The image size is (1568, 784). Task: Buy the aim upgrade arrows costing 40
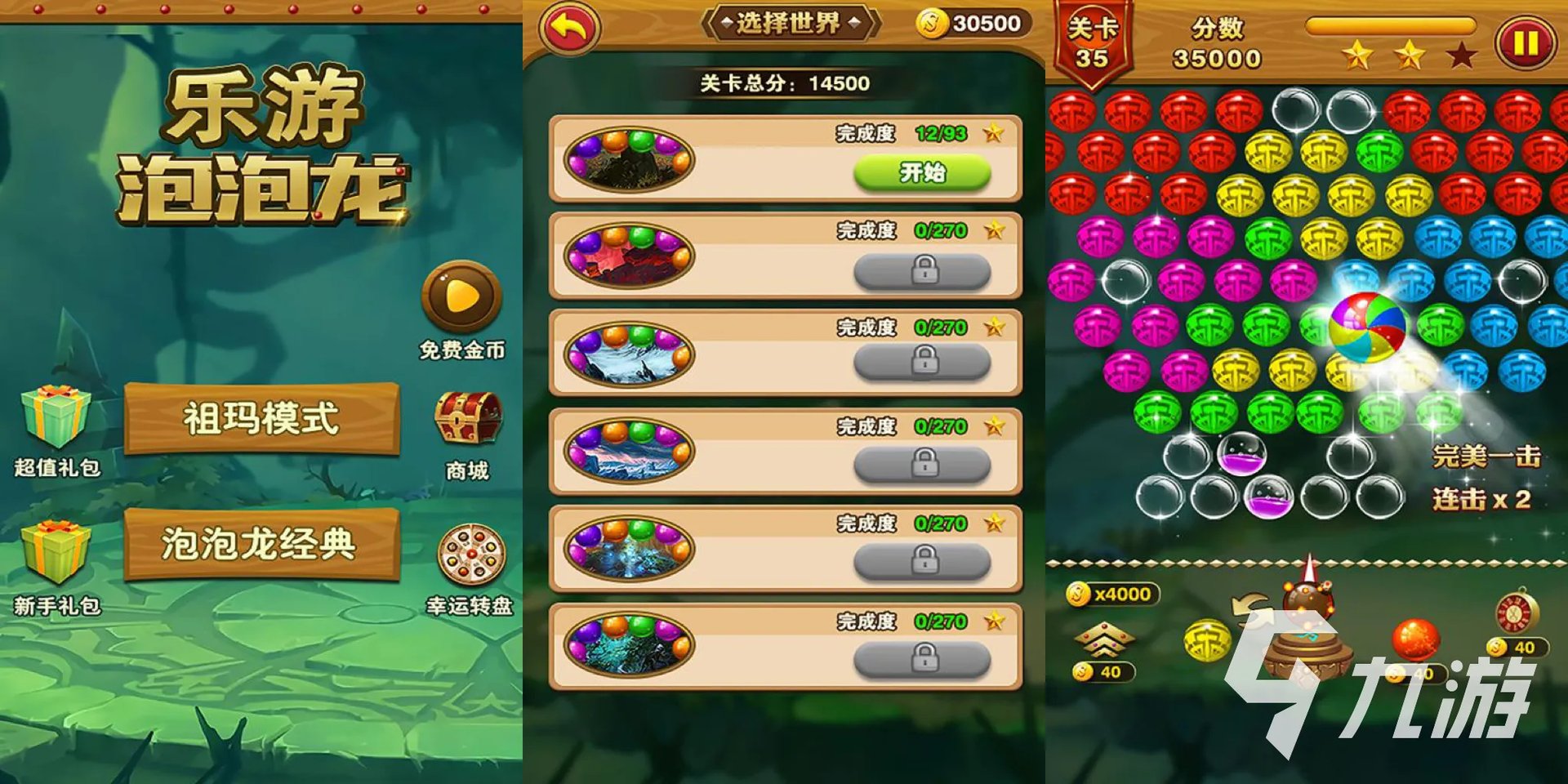1102,639
